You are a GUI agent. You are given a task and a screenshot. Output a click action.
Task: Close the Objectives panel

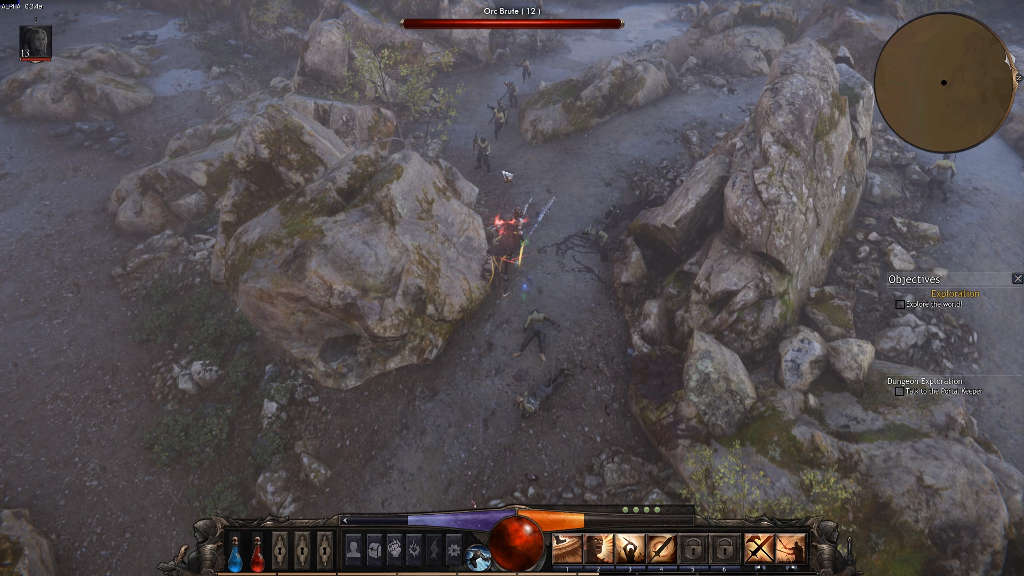(1017, 279)
